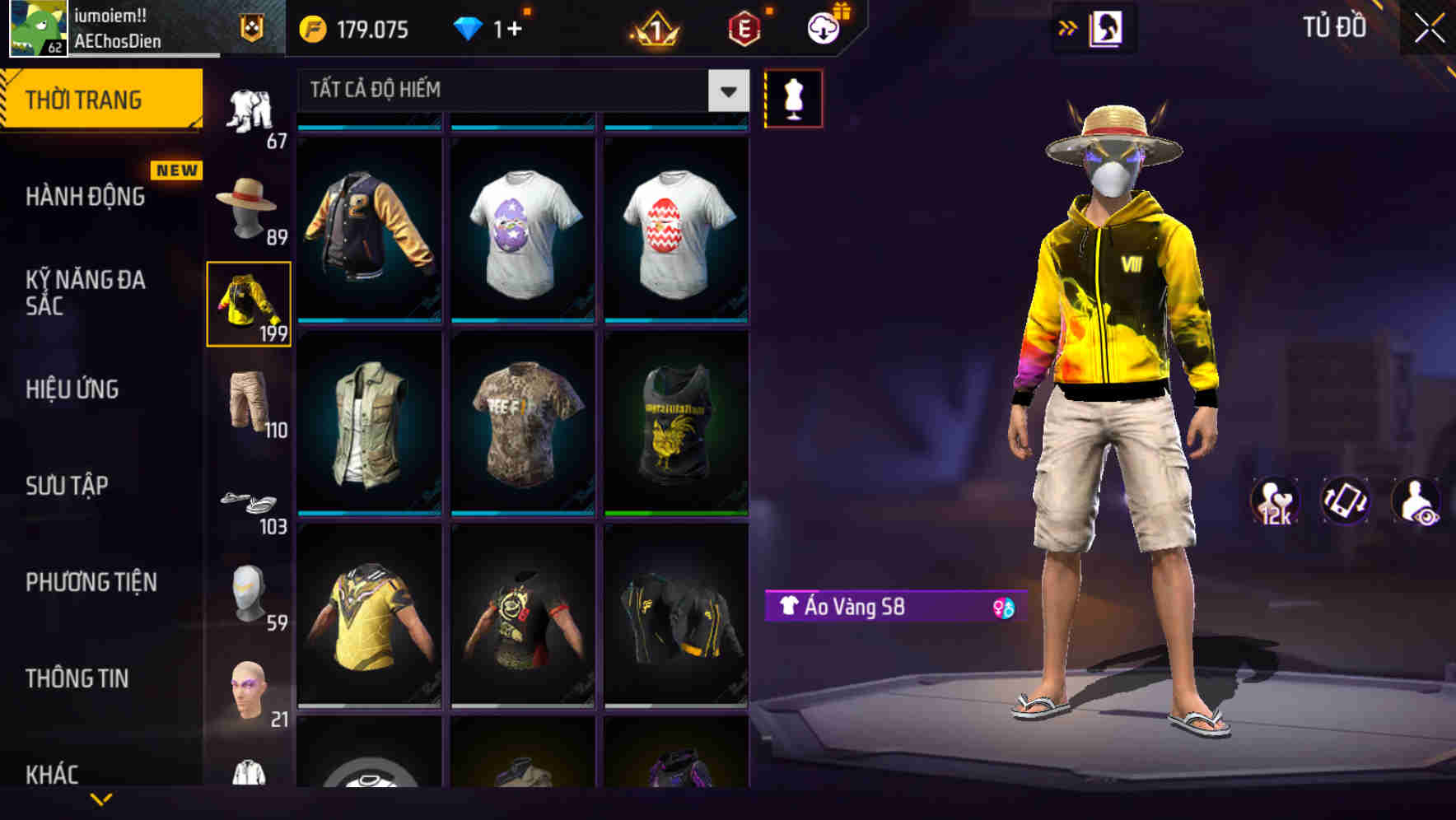Click the character portrait panel icon near double arrows
The image size is (1456, 820).
(1105, 27)
